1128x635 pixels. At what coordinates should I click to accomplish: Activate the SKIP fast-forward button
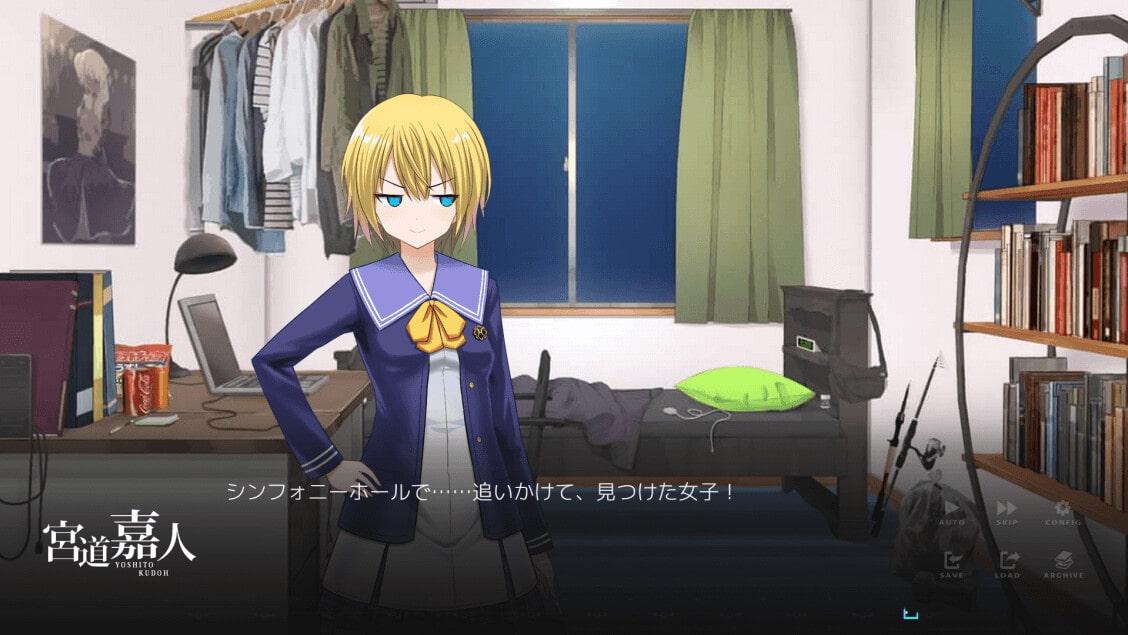click(1006, 512)
